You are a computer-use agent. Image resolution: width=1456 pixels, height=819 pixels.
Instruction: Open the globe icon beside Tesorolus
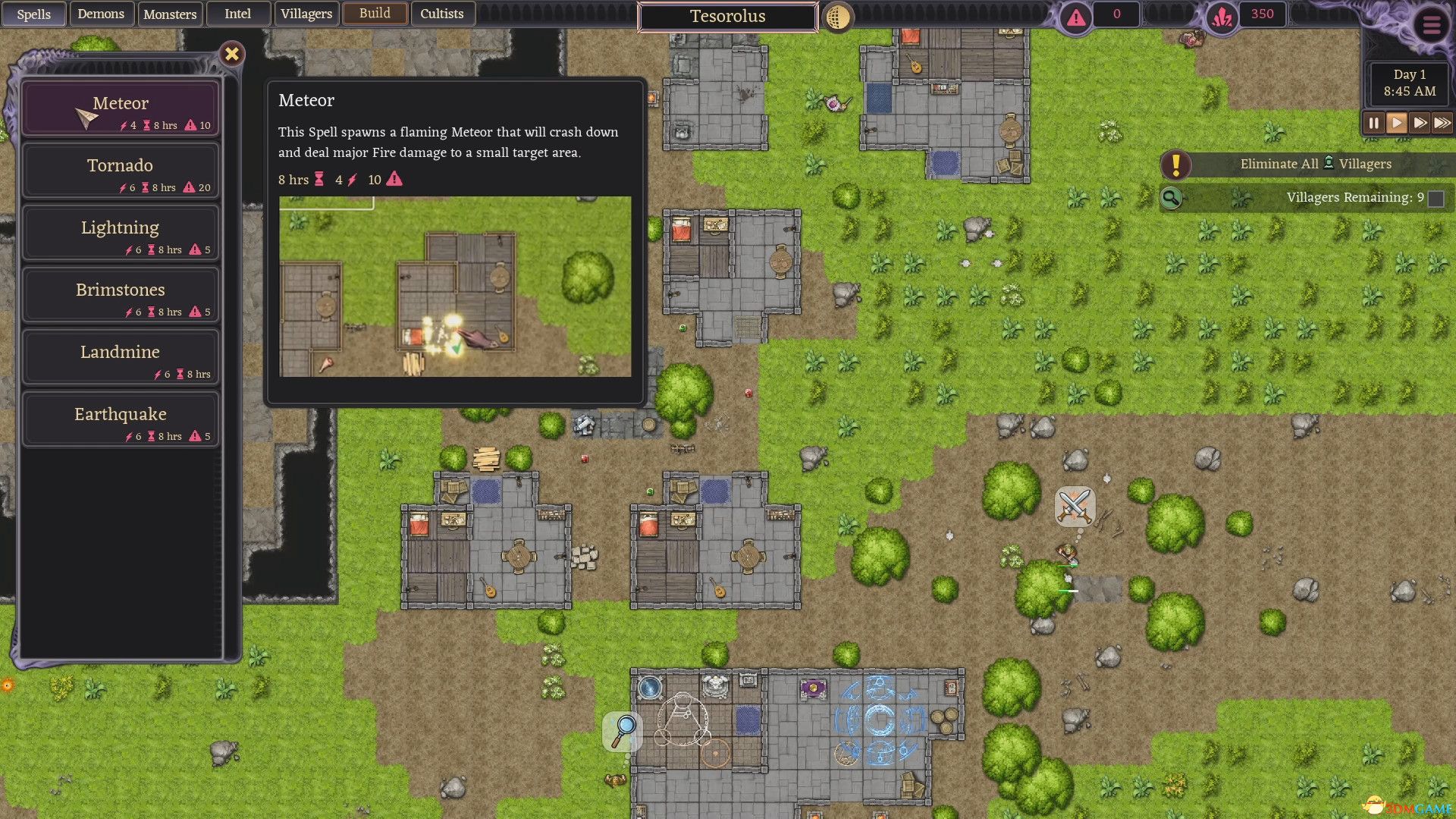coord(836,16)
